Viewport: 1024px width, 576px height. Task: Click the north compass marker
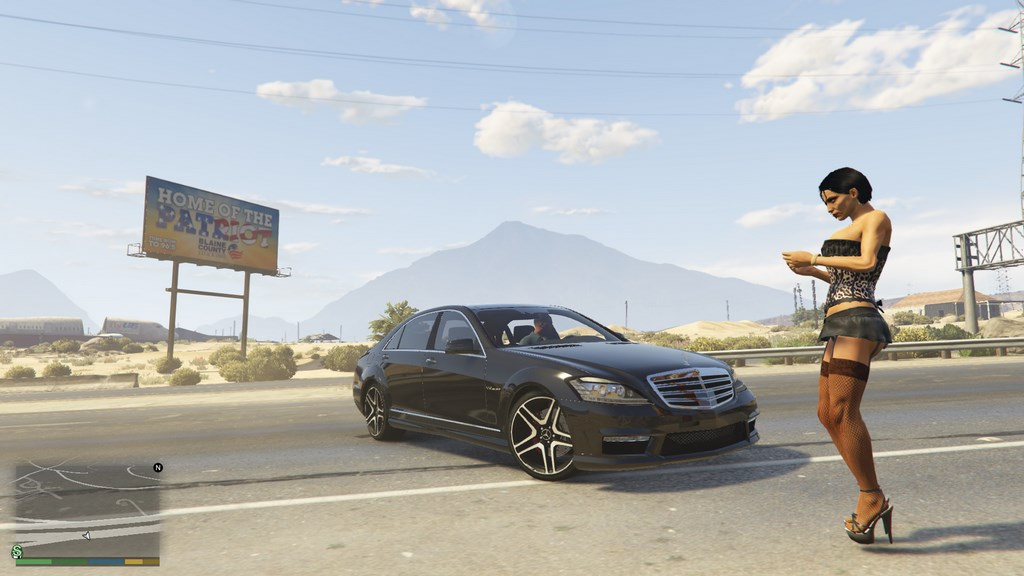[x=157, y=467]
